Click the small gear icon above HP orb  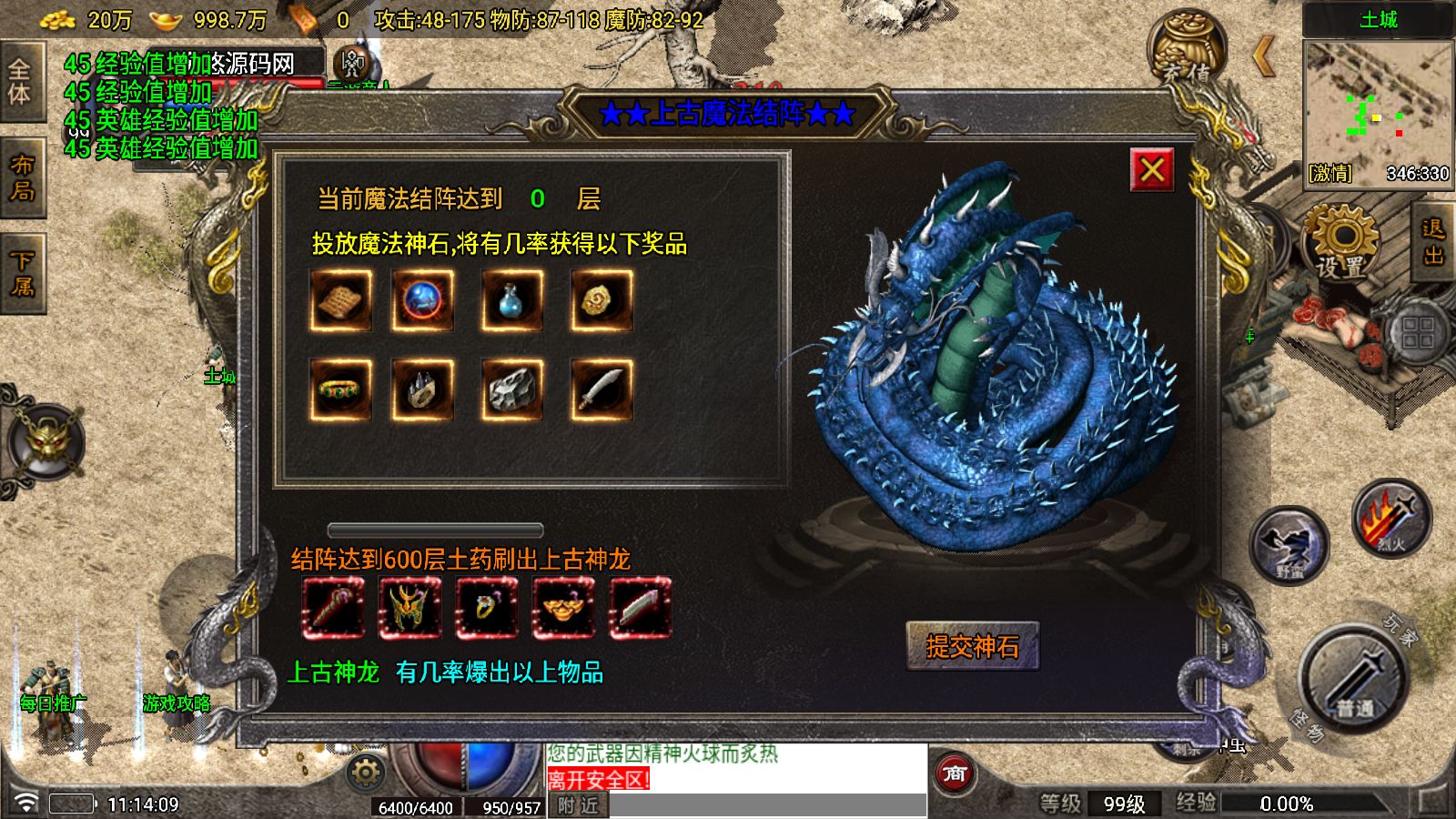[364, 769]
